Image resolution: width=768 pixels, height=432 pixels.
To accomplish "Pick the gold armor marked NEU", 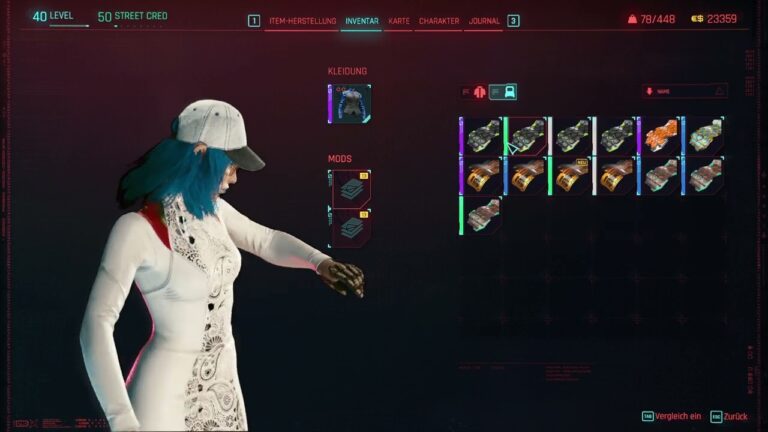I will pyautogui.click(x=571, y=174).
